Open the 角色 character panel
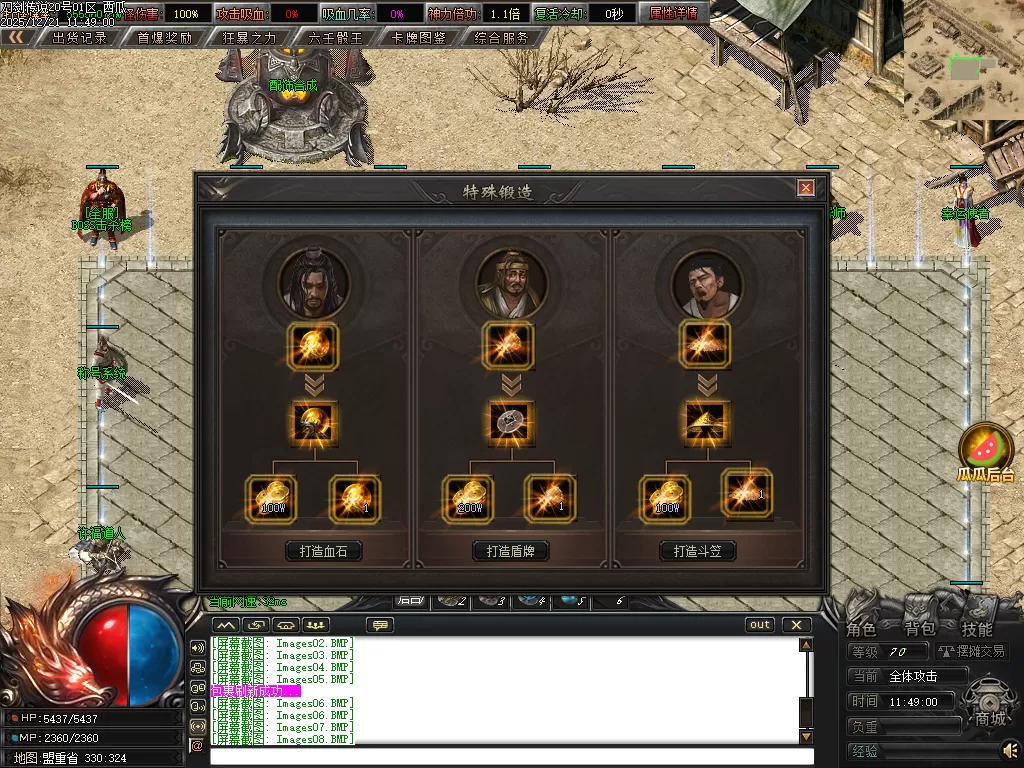This screenshot has height=768, width=1024. coord(861,629)
